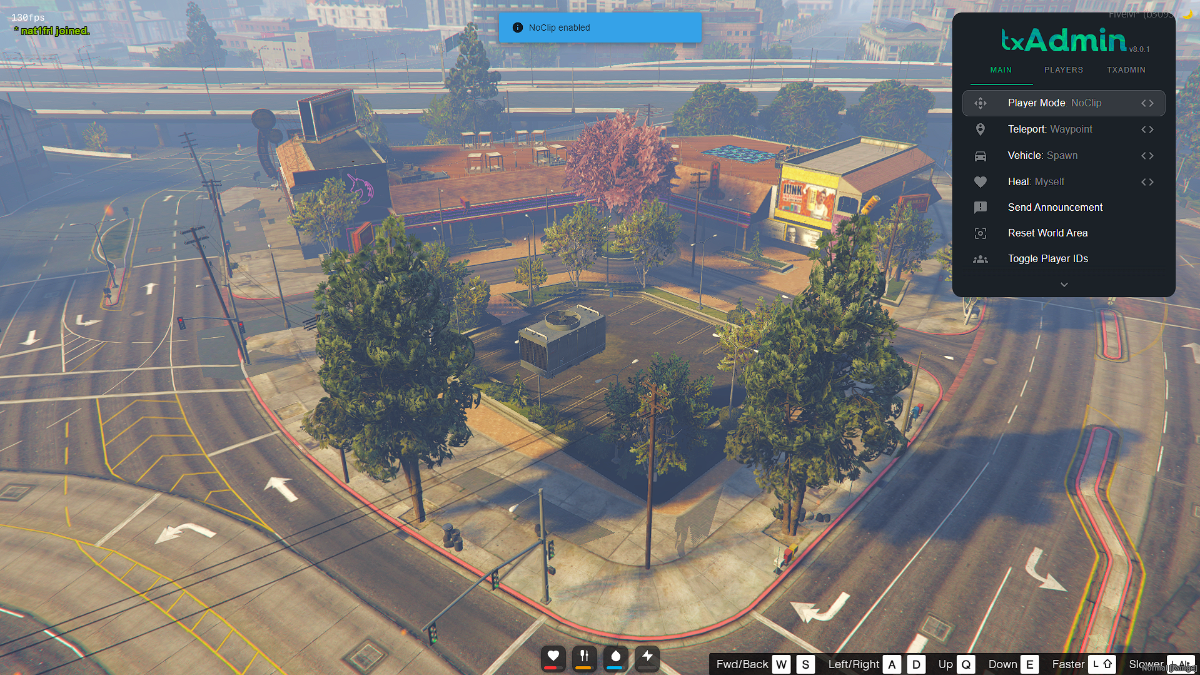The image size is (1200, 675).
Task: Cycle Player Mode with its arrow stepper
Action: [1147, 103]
